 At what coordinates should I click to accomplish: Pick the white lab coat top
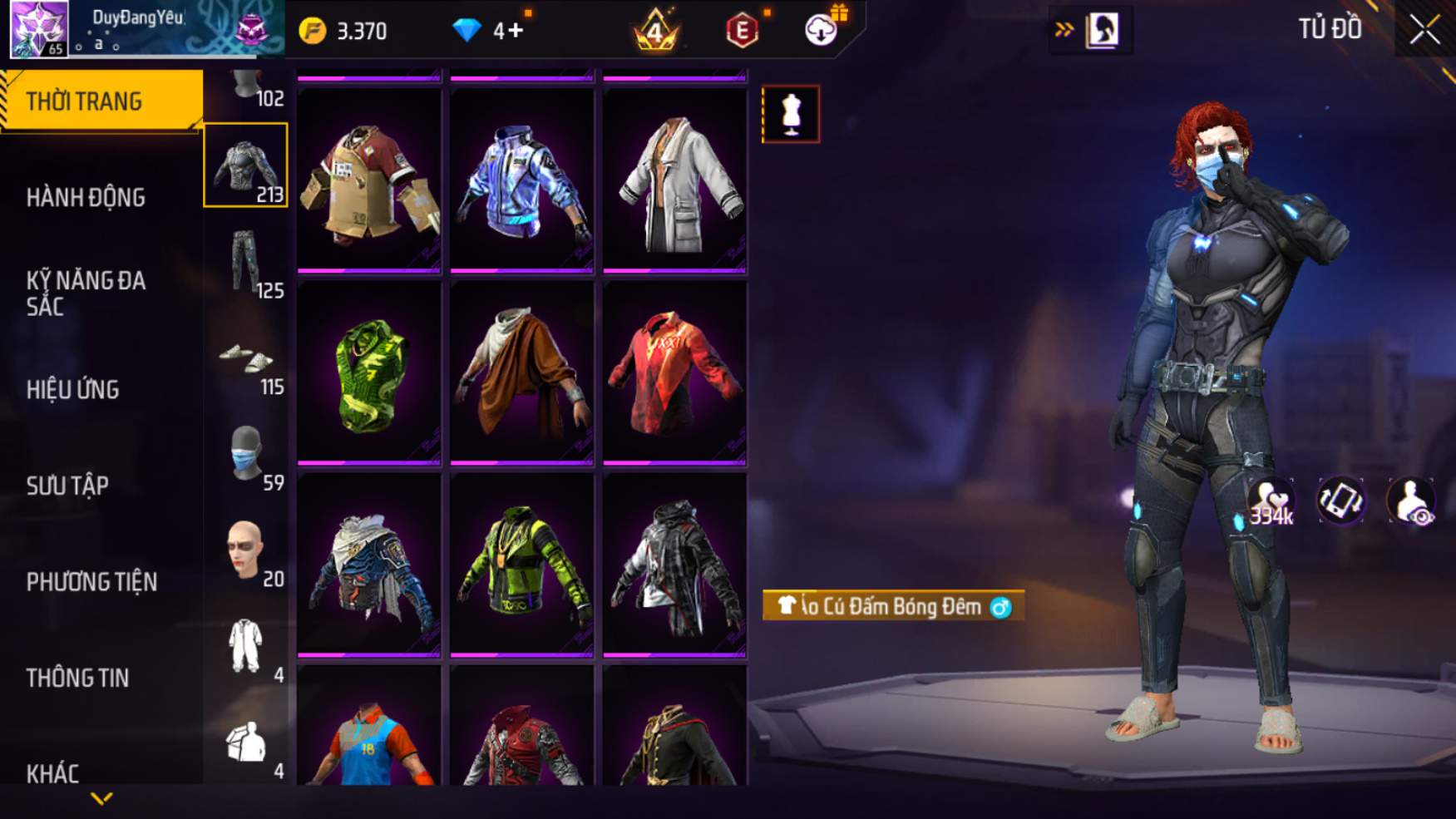pos(674,180)
